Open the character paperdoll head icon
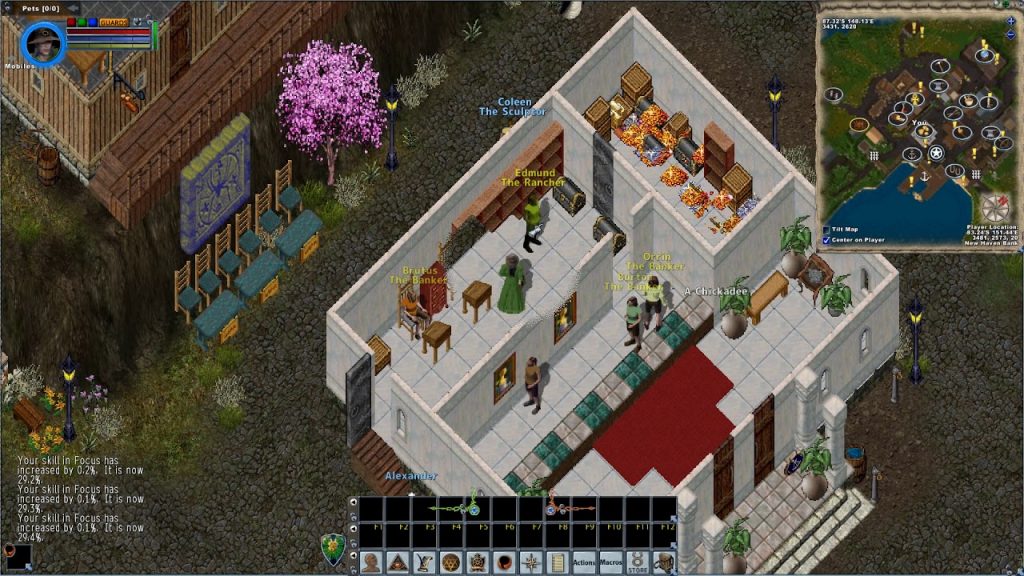The height and width of the screenshot is (576, 1024). click(x=371, y=563)
